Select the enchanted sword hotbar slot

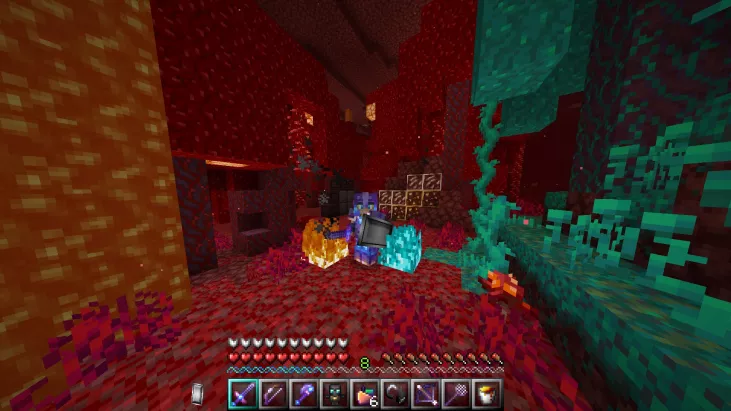point(244,391)
